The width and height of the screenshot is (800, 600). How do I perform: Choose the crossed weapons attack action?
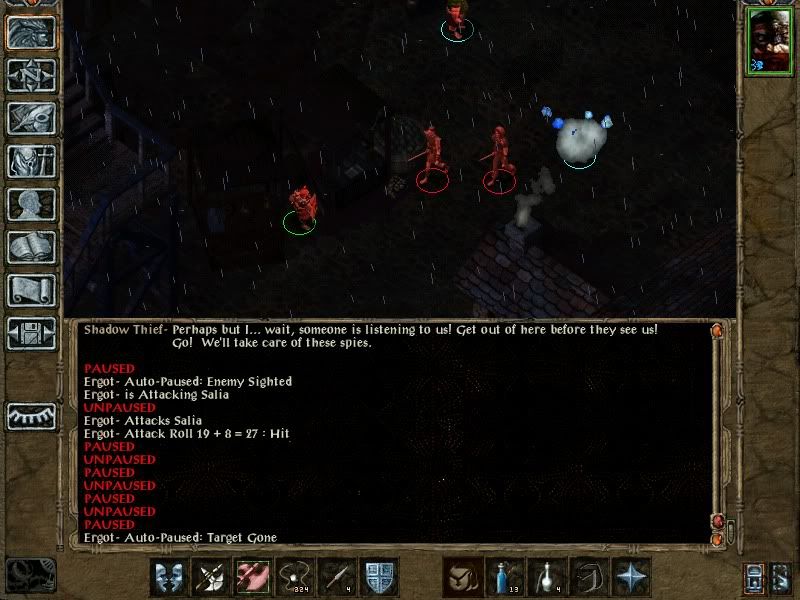212,577
